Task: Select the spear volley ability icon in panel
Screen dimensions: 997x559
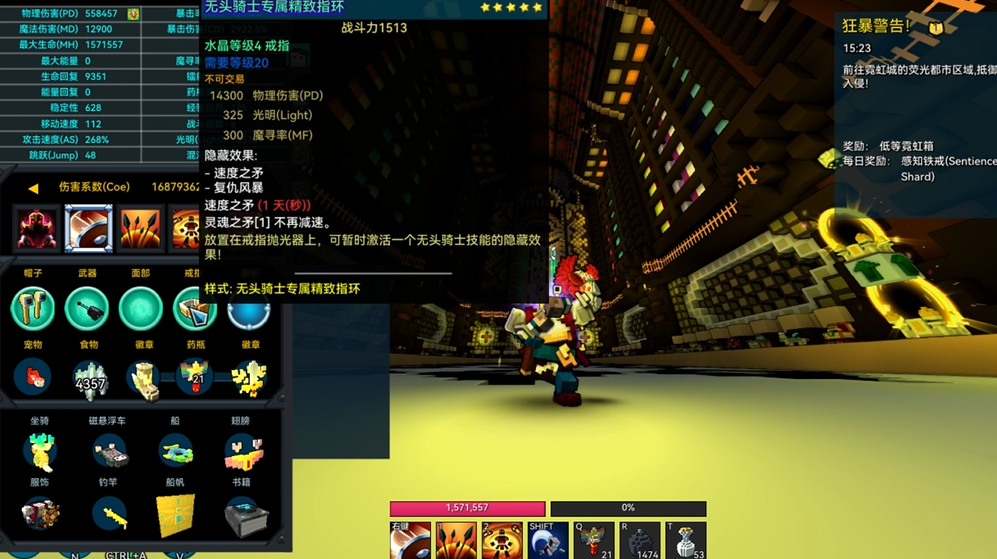Action: click(x=140, y=228)
